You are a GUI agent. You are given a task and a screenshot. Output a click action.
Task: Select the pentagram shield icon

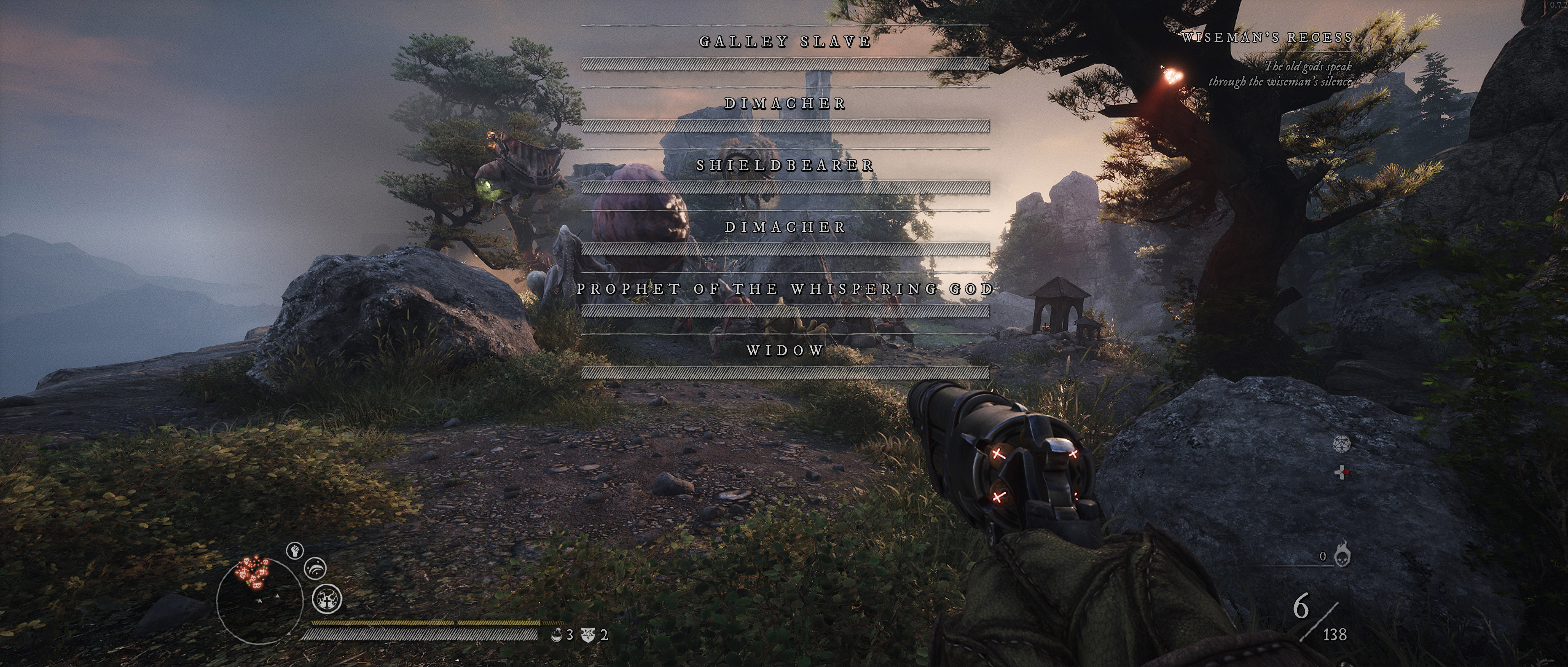588,635
